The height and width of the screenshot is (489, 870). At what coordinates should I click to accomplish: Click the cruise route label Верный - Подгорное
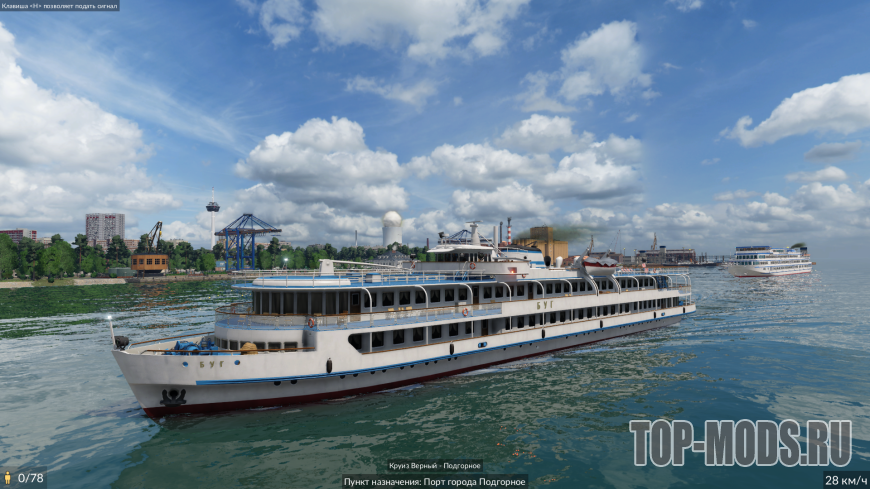click(x=435, y=466)
